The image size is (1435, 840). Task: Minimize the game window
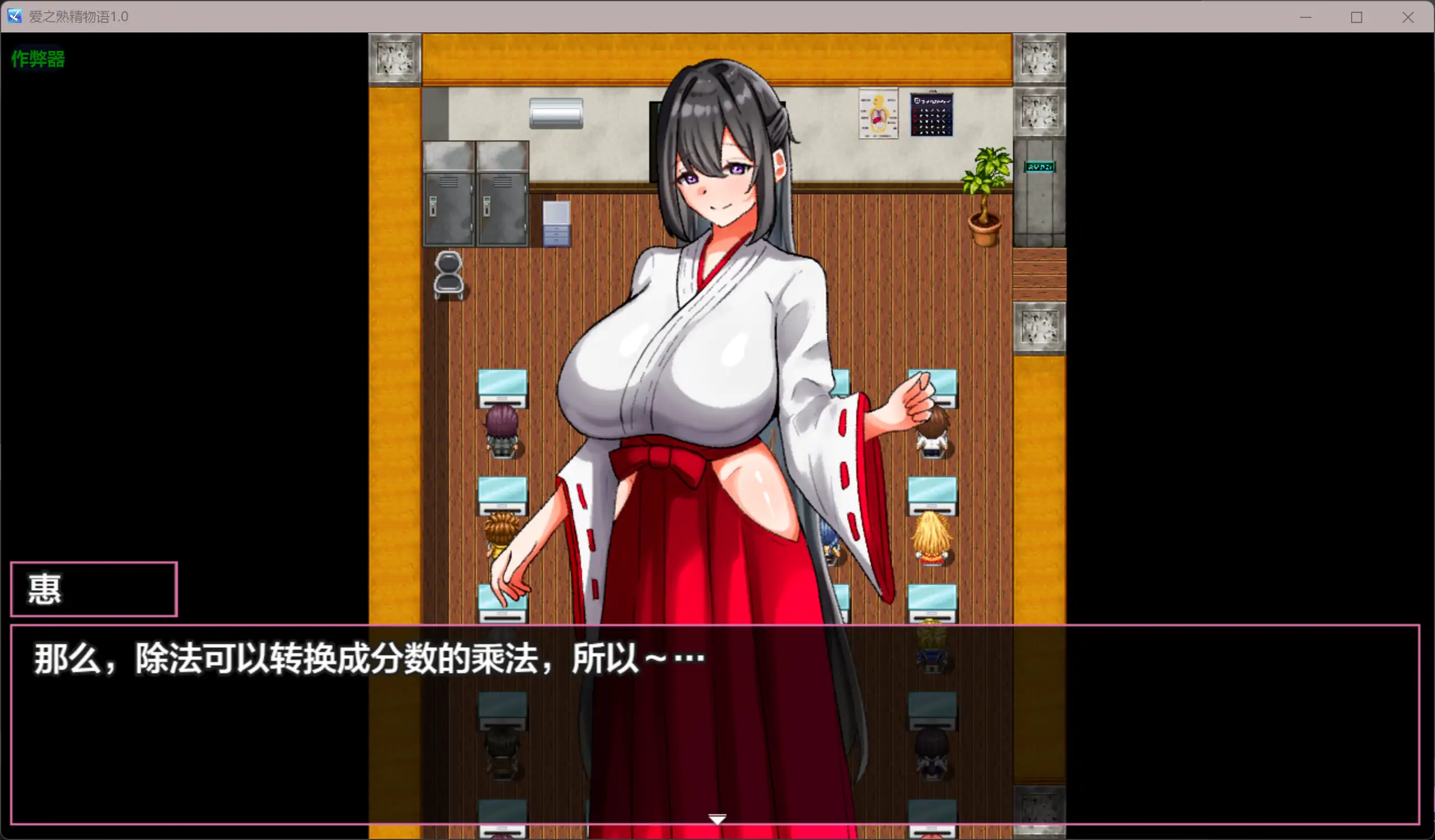pyautogui.click(x=1306, y=17)
